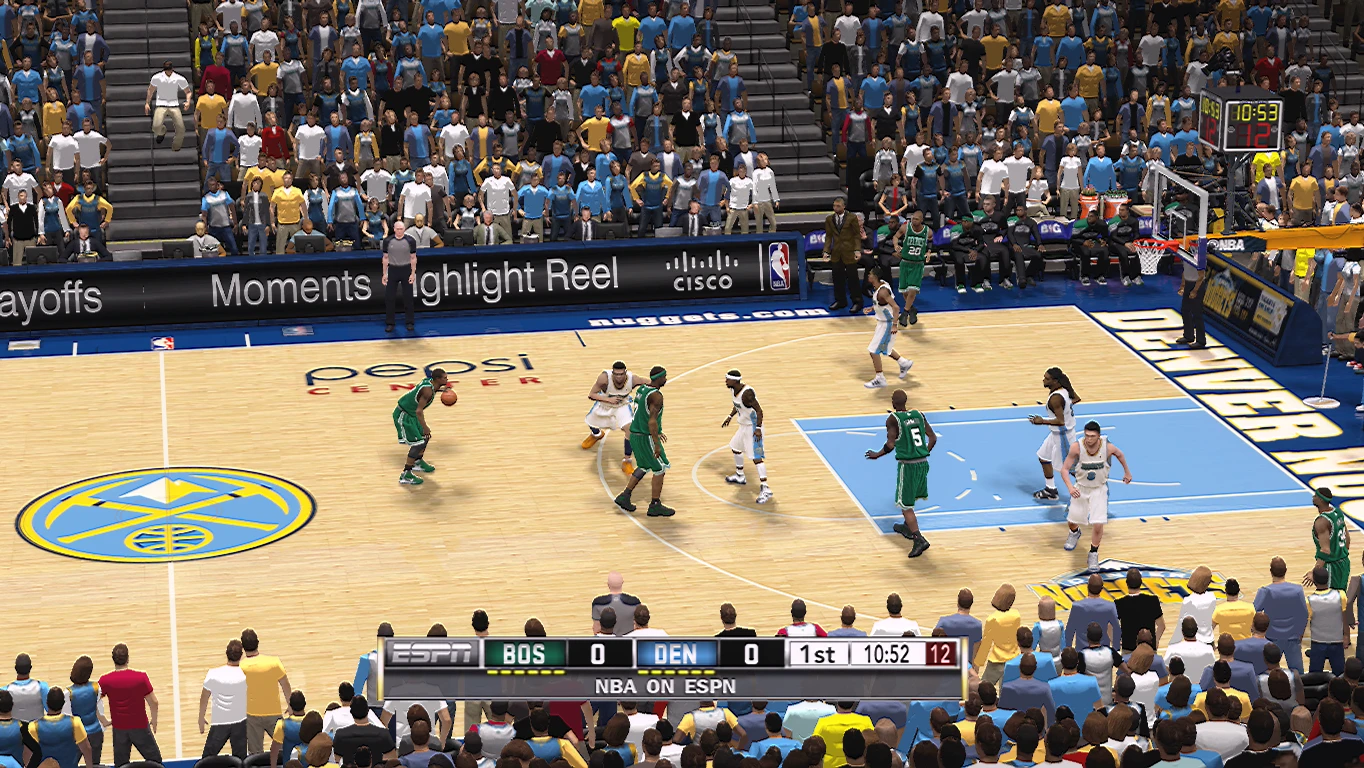Select the NBA logo on the courtside banner
1364x768 pixels.
coord(779,265)
